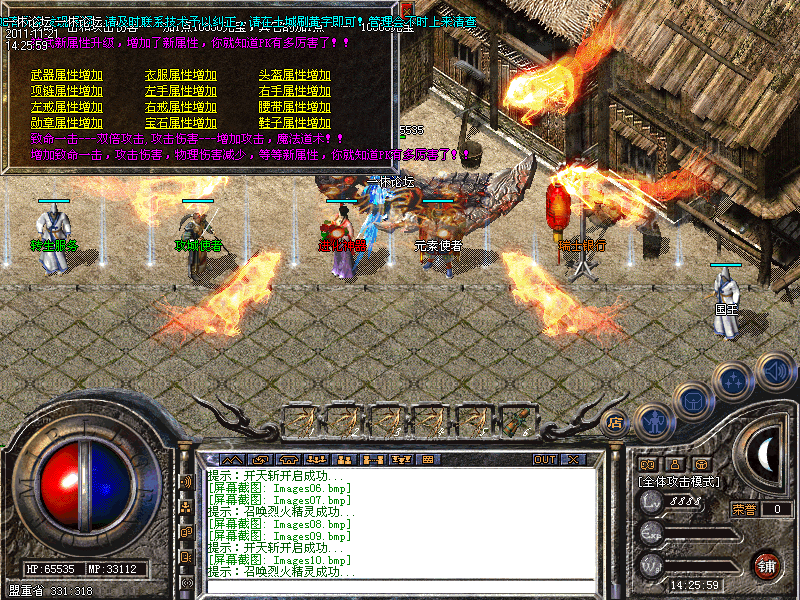The width and height of the screenshot is (800, 600).
Task: Choose 项链属性增加 upgrade
Action: pos(67,91)
